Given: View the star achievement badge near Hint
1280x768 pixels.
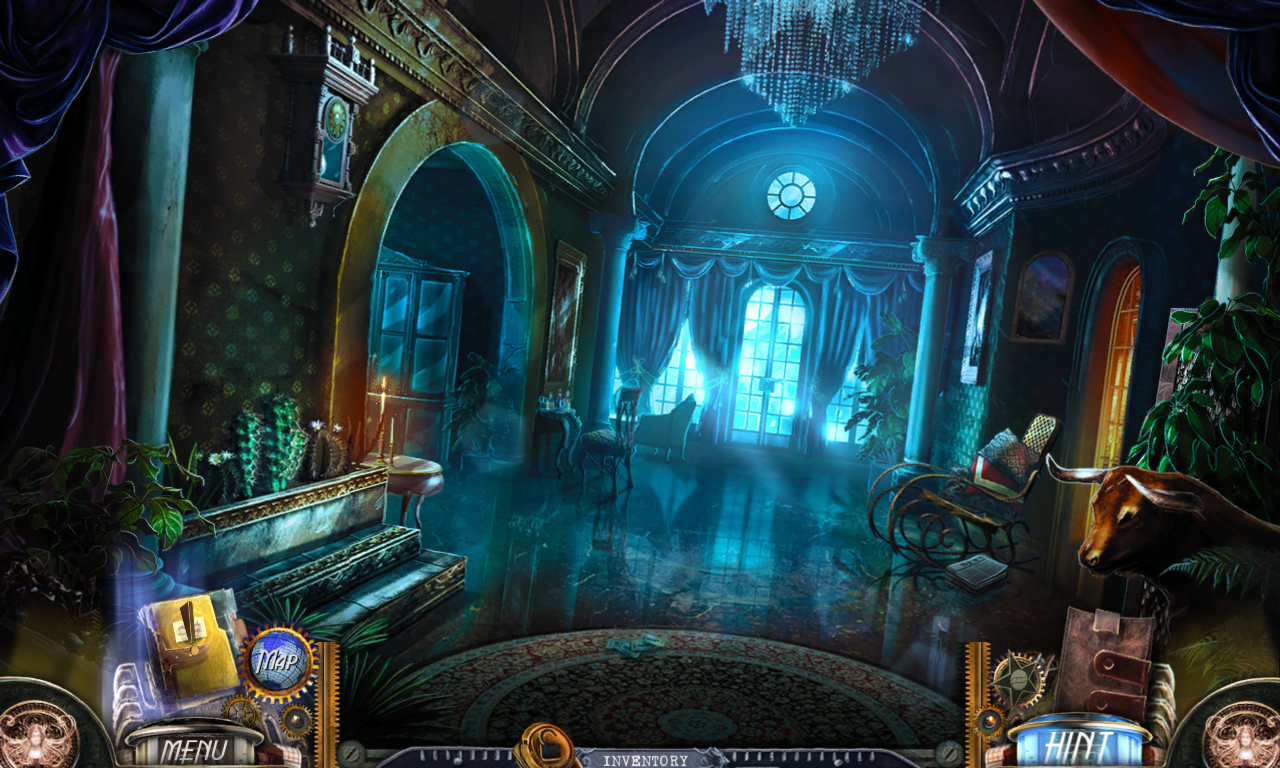Looking at the screenshot, I should click(1019, 678).
